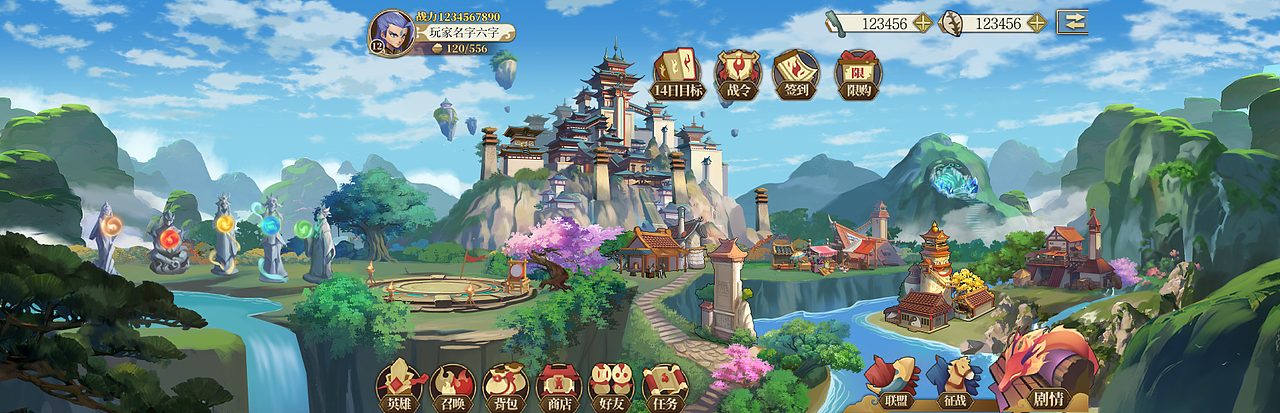Open the 签到 daily sign-in

(796, 74)
